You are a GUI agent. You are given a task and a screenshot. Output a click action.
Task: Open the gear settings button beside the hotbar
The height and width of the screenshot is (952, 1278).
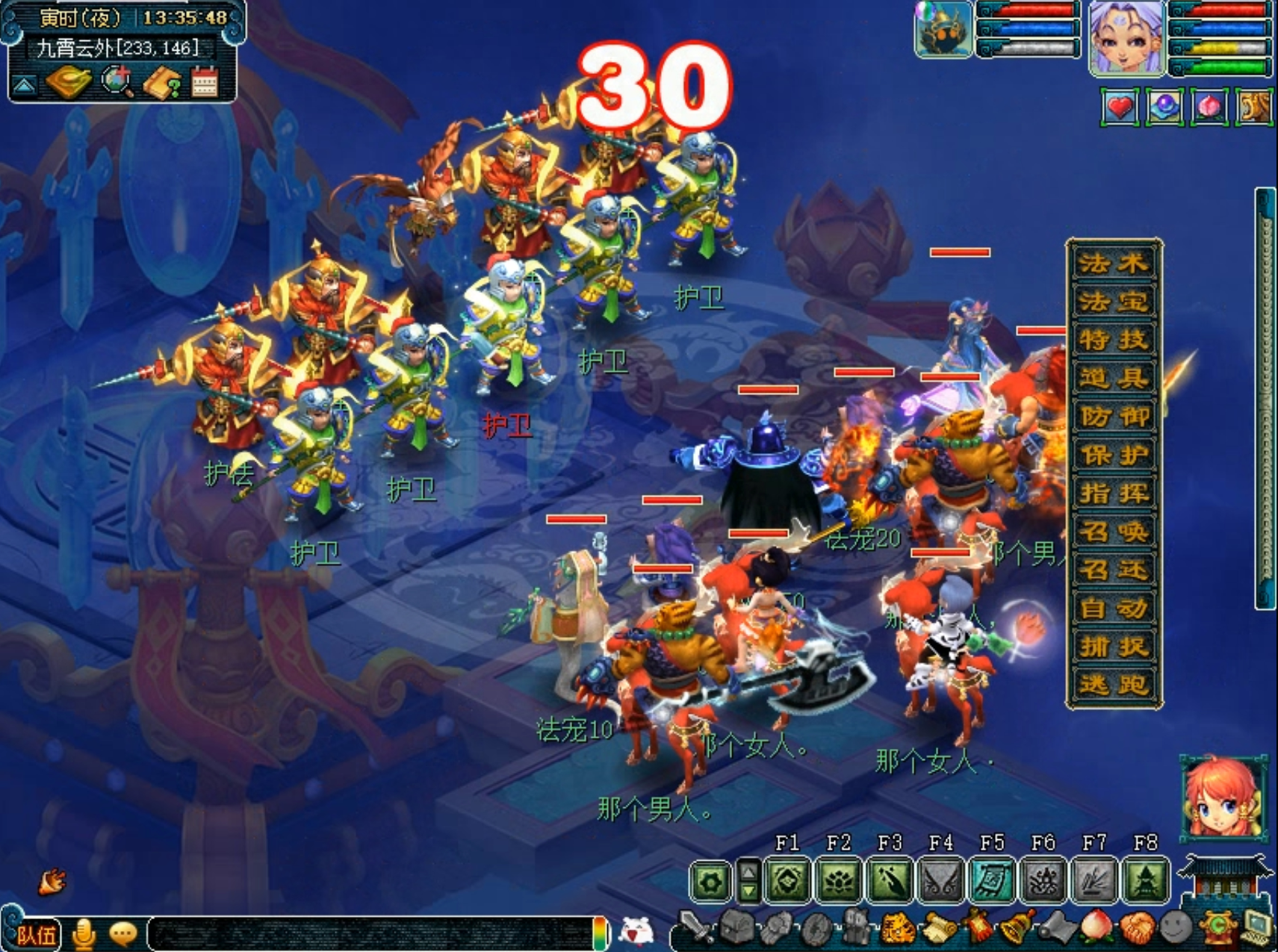pyautogui.click(x=710, y=882)
